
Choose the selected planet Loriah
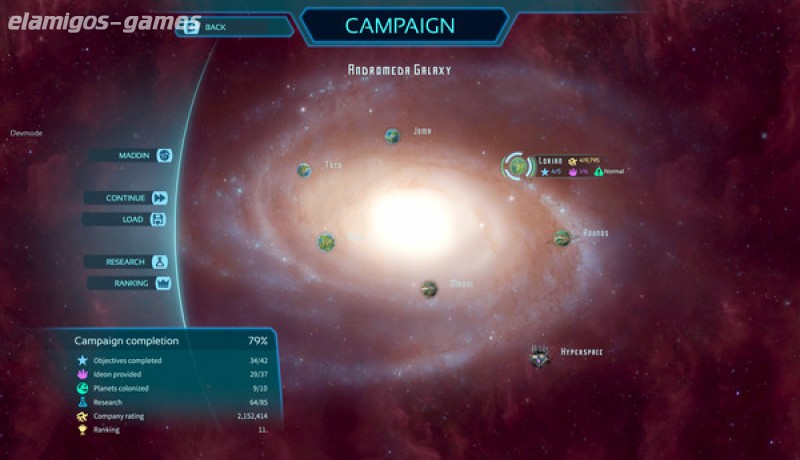click(x=519, y=165)
